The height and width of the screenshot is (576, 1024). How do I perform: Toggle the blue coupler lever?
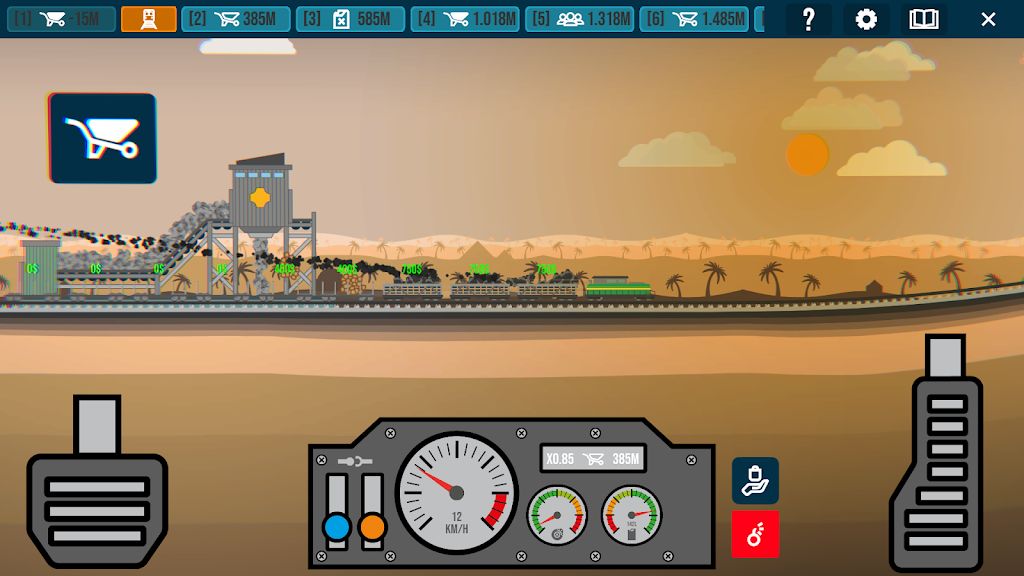tap(337, 526)
